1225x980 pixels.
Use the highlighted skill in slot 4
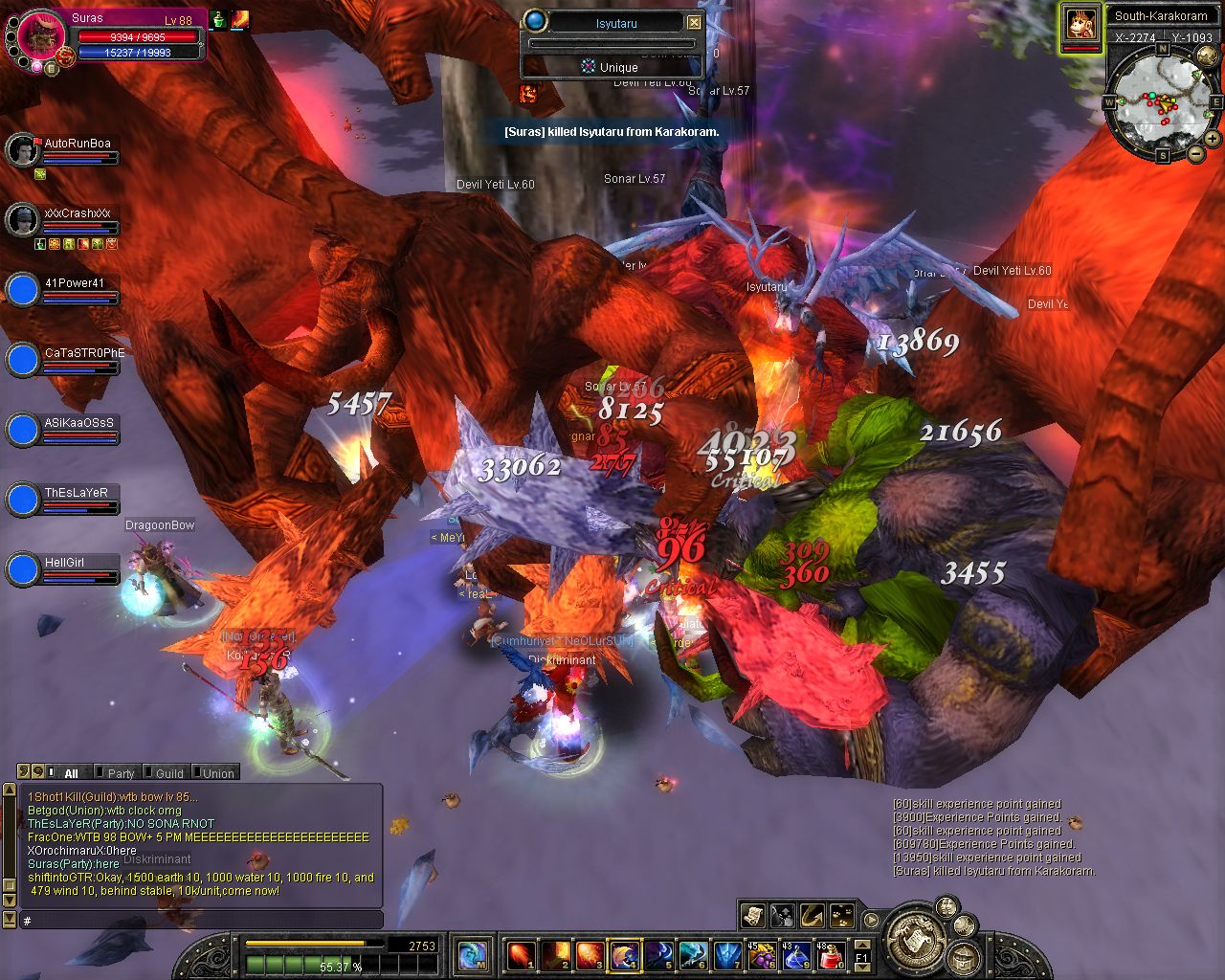tap(625, 954)
